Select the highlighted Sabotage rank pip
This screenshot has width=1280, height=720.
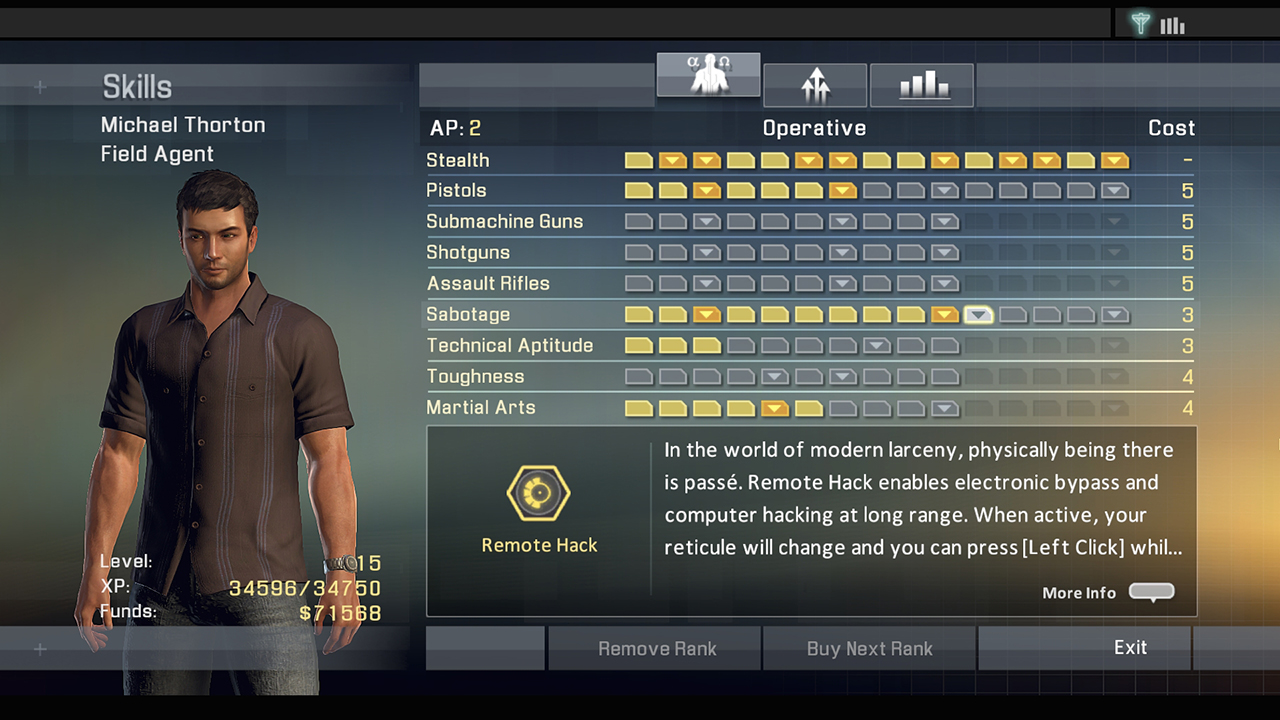978,314
